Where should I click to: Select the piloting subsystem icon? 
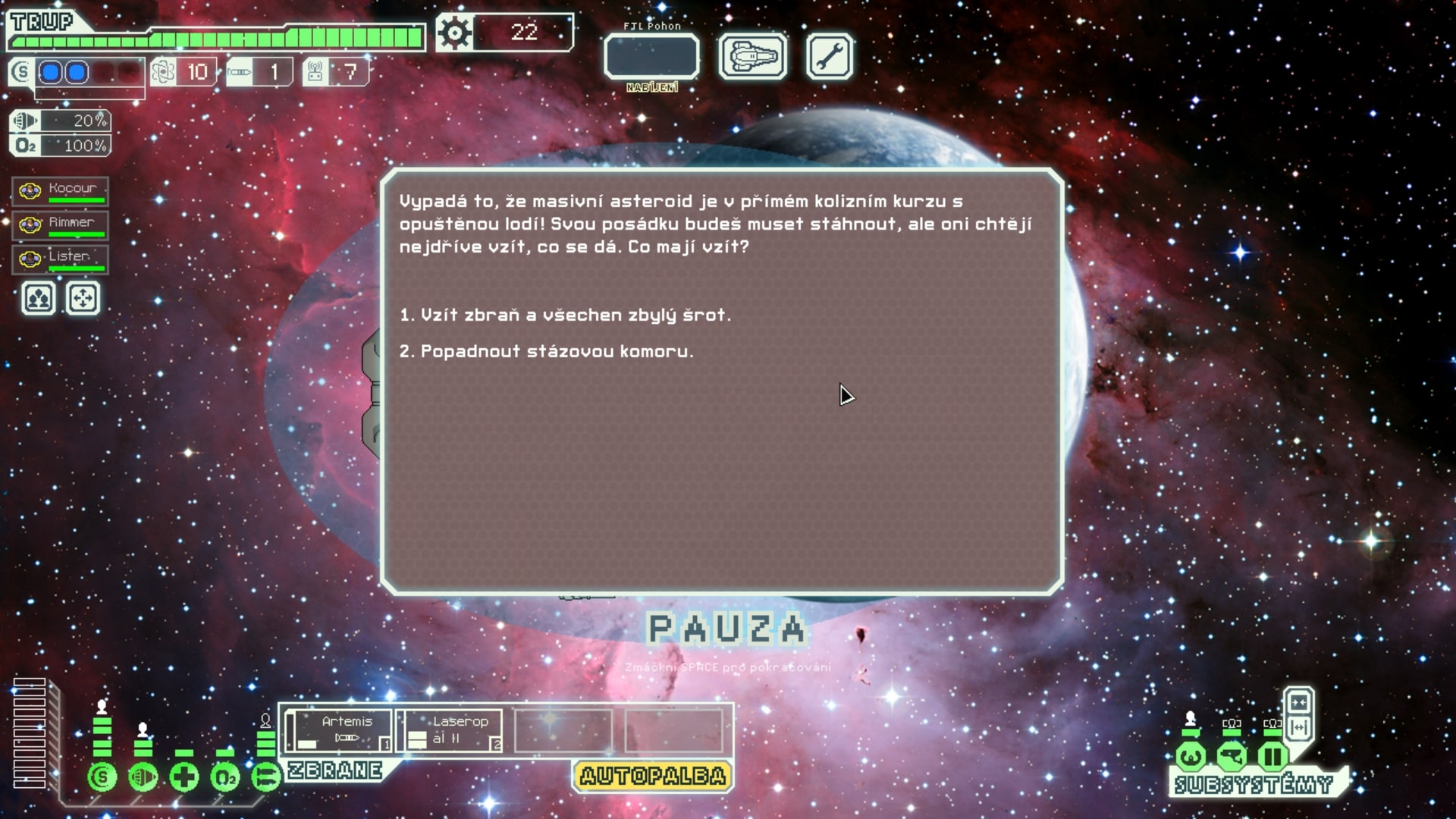click(x=1191, y=755)
